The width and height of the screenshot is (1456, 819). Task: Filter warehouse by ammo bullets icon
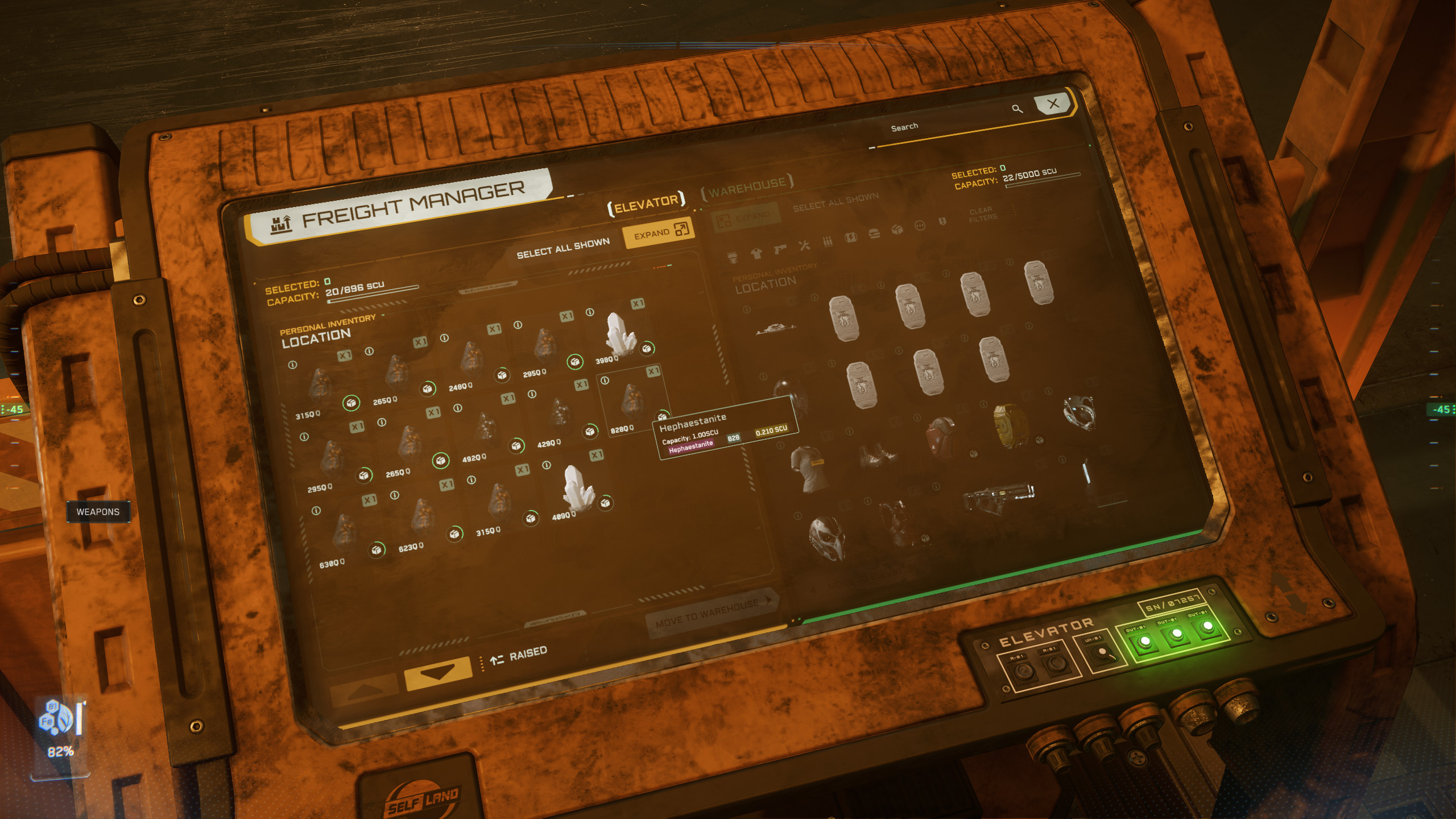(828, 241)
